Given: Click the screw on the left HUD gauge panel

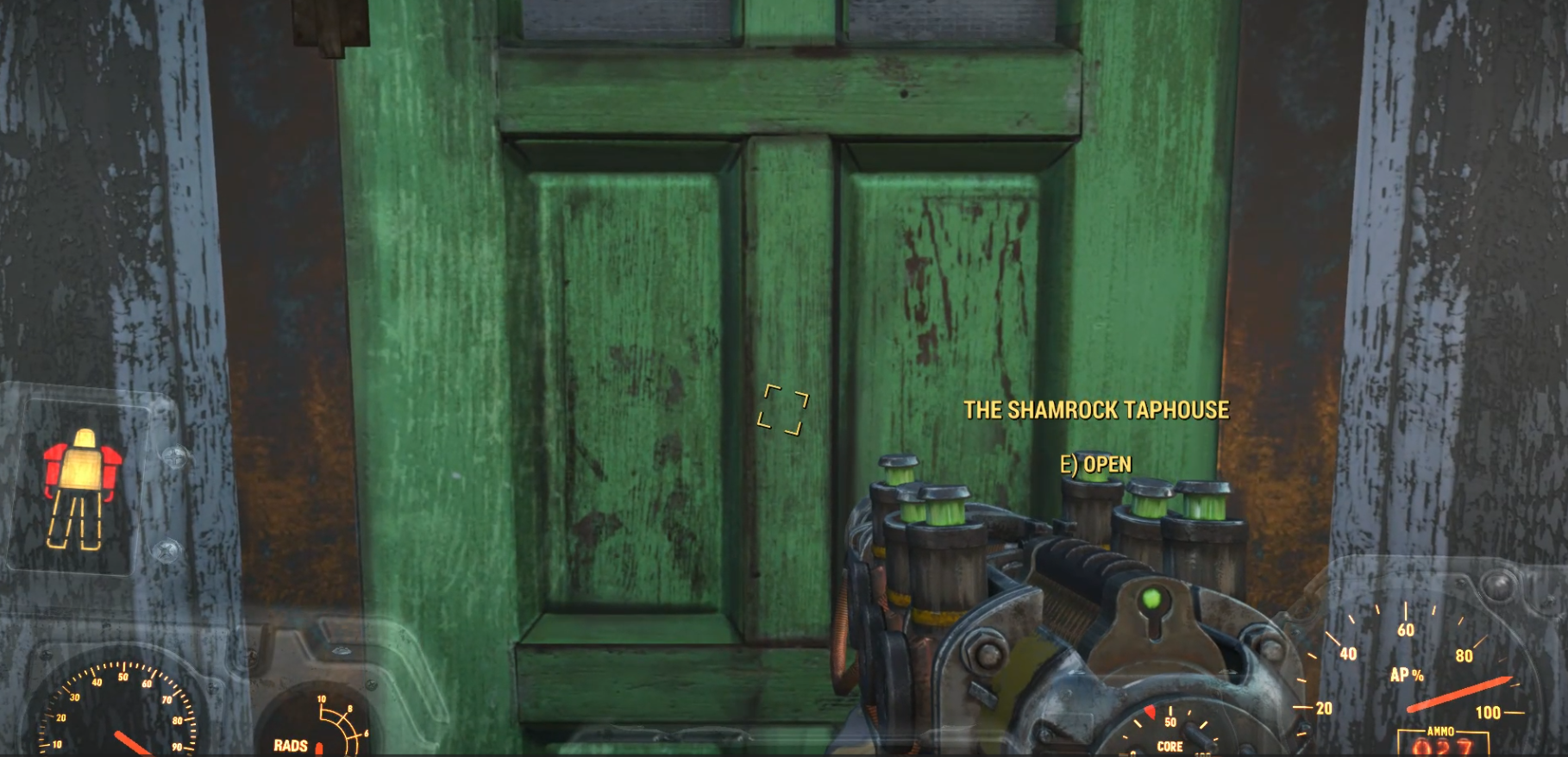Looking at the screenshot, I should (173, 455).
